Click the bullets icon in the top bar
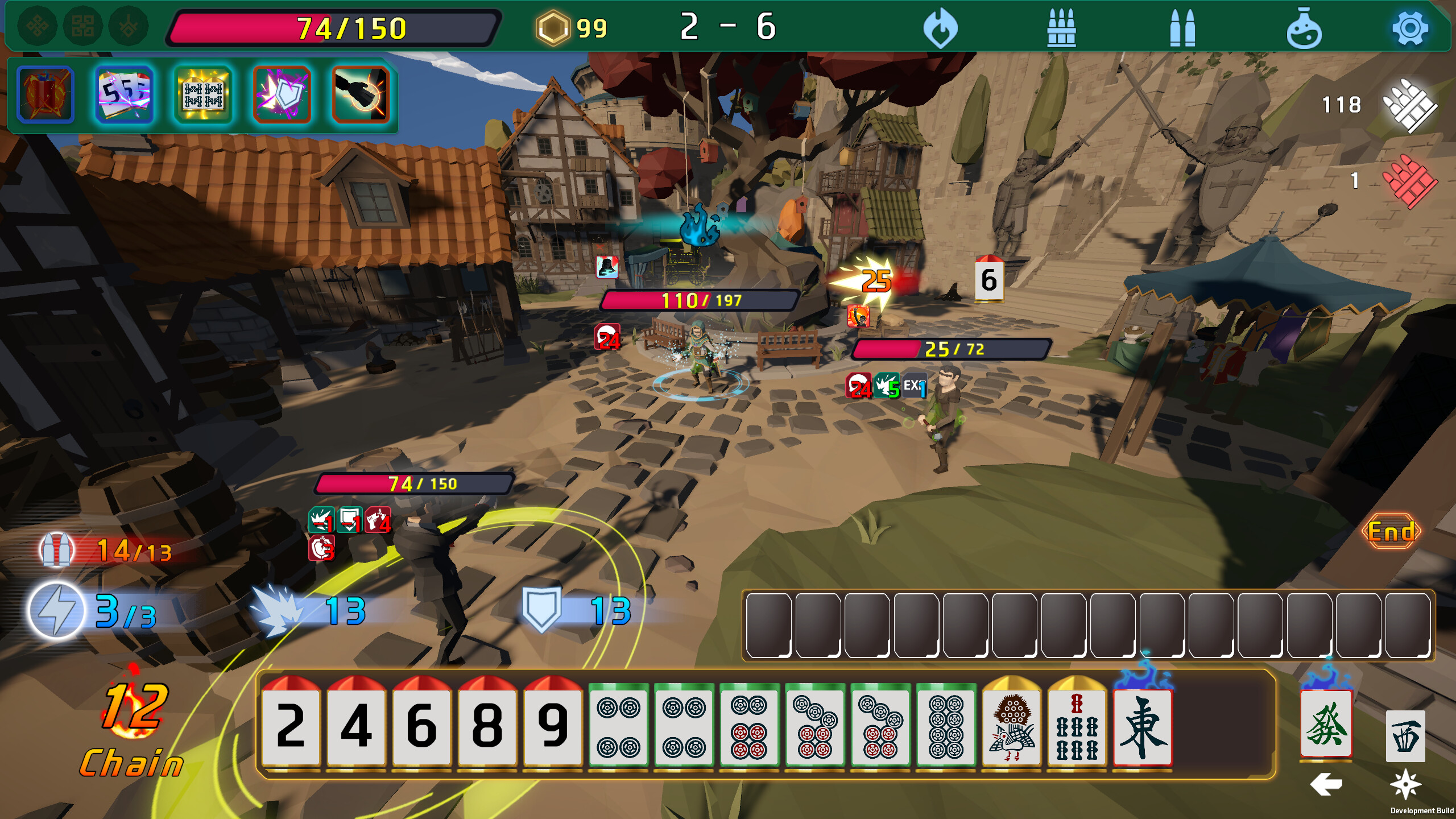Viewport: 1456px width, 819px height. click(x=1184, y=26)
